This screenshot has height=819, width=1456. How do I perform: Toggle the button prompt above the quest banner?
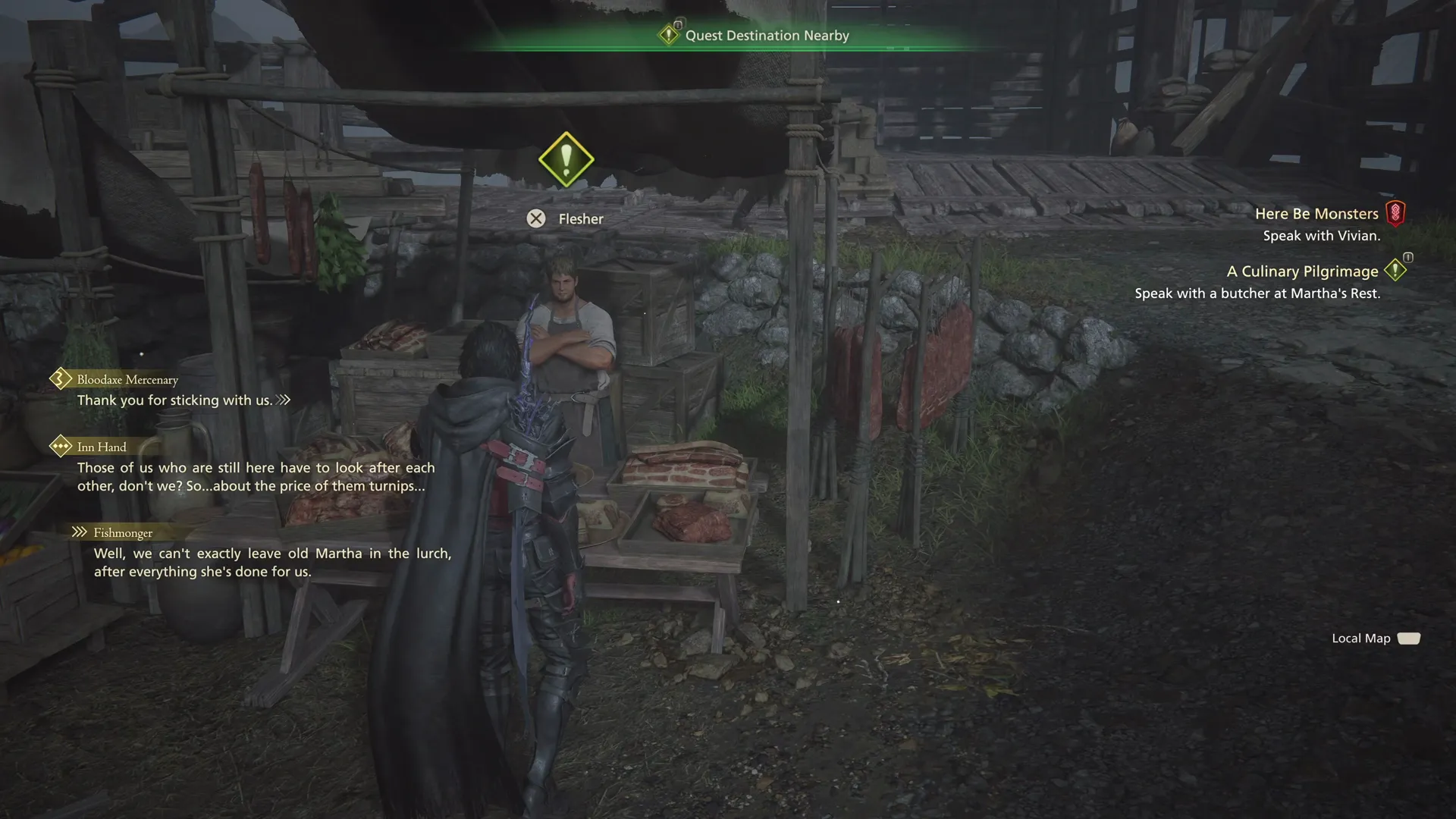tap(678, 22)
